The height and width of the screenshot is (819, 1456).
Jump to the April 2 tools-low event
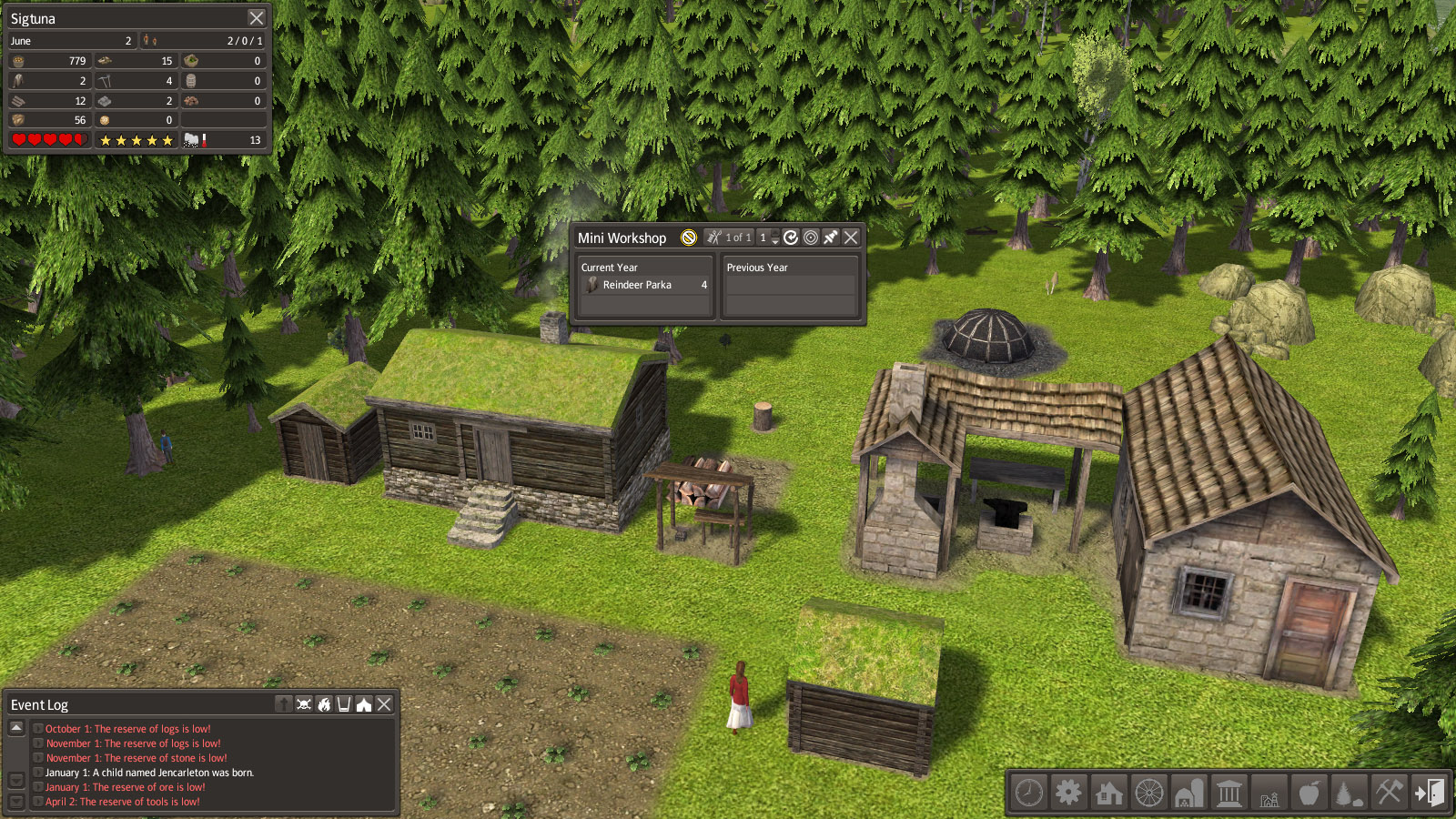point(123,802)
